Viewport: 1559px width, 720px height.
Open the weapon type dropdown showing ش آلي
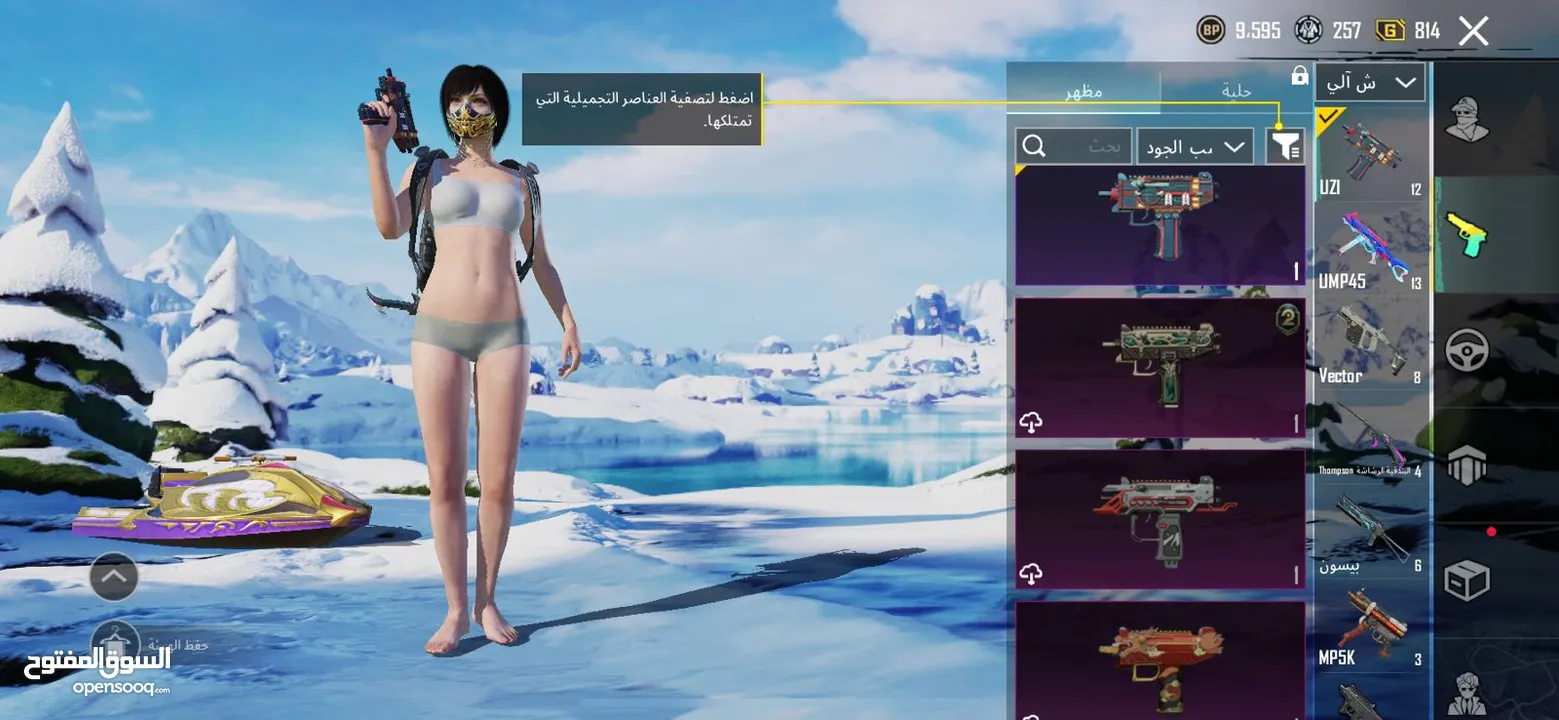pyautogui.click(x=1370, y=82)
